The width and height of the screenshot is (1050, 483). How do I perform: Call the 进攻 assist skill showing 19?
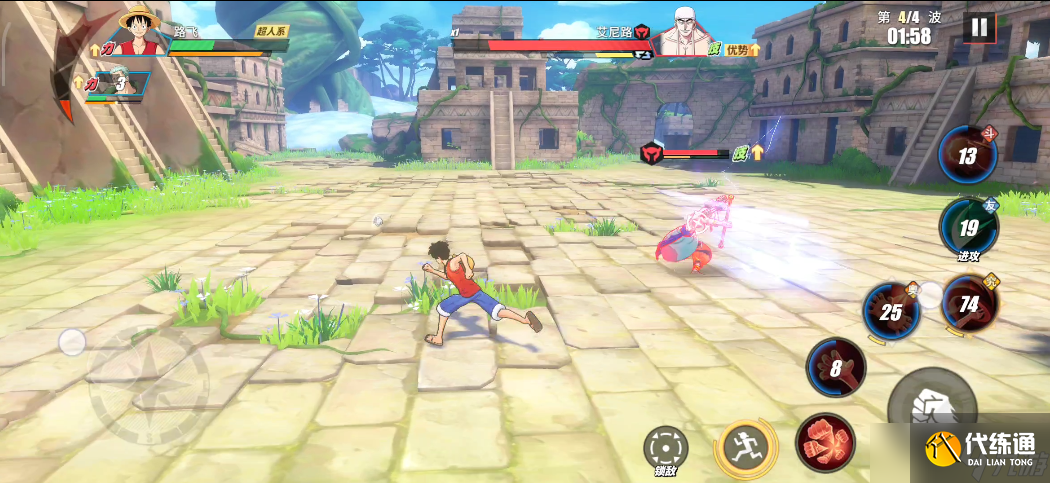click(968, 228)
